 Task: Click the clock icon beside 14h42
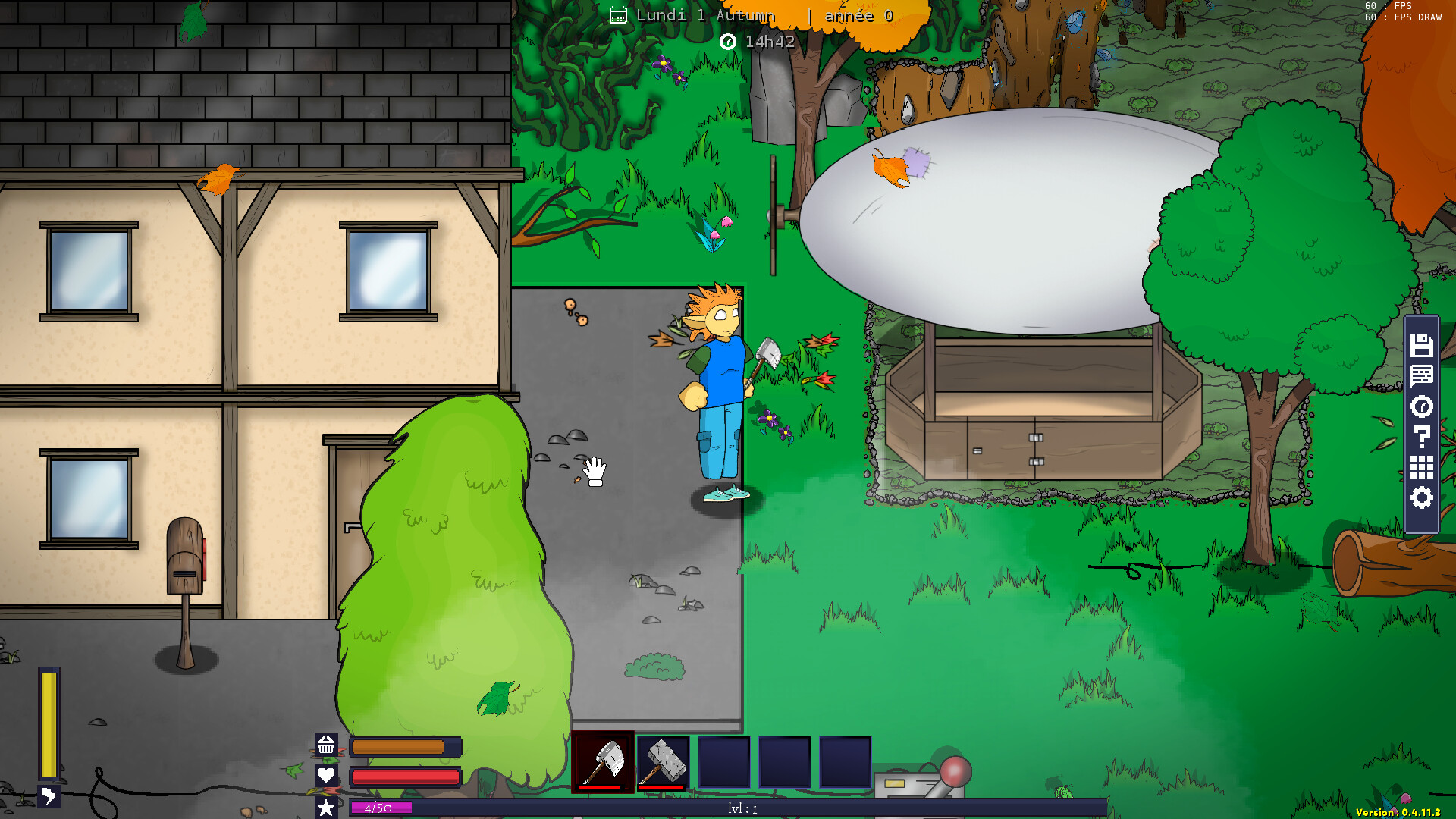pyautogui.click(x=729, y=42)
